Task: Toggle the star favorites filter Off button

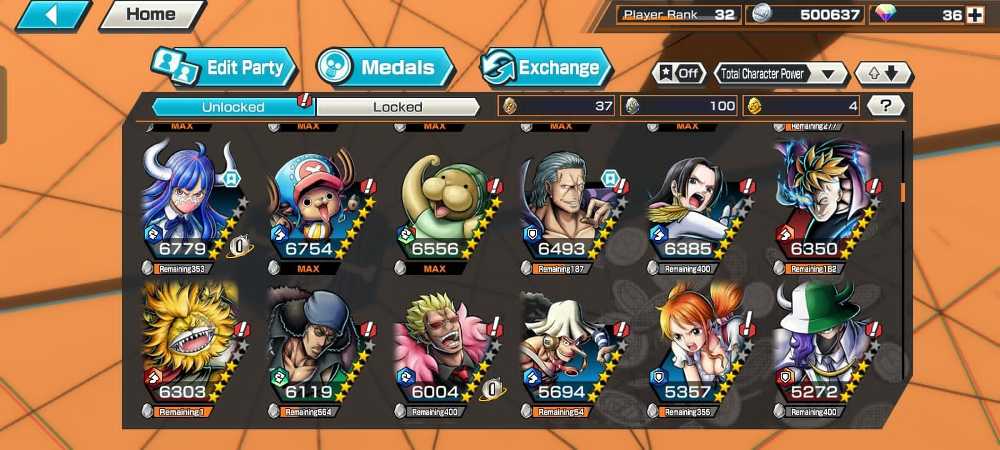Action: tap(677, 73)
